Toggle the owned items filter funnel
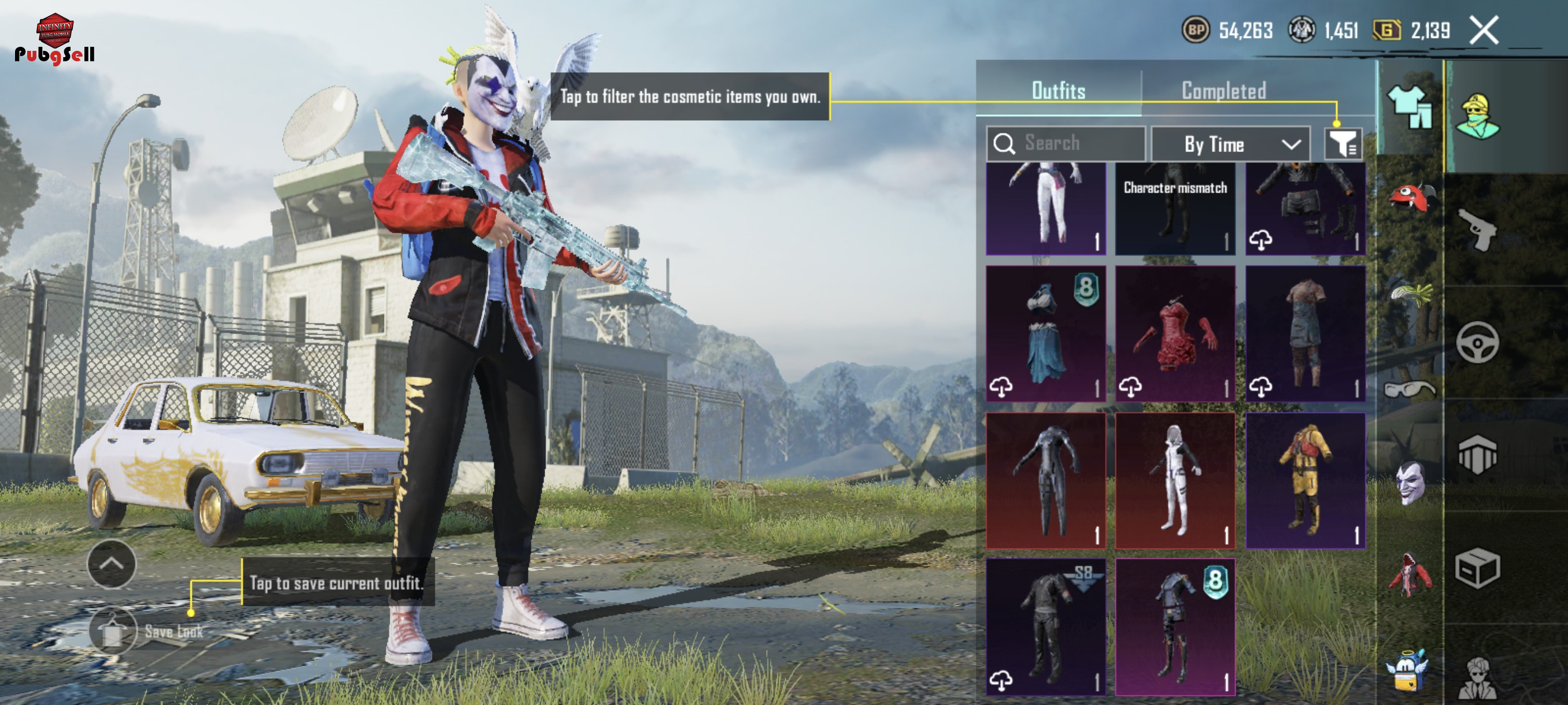Screen dimensions: 1568x705 pos(1343,144)
